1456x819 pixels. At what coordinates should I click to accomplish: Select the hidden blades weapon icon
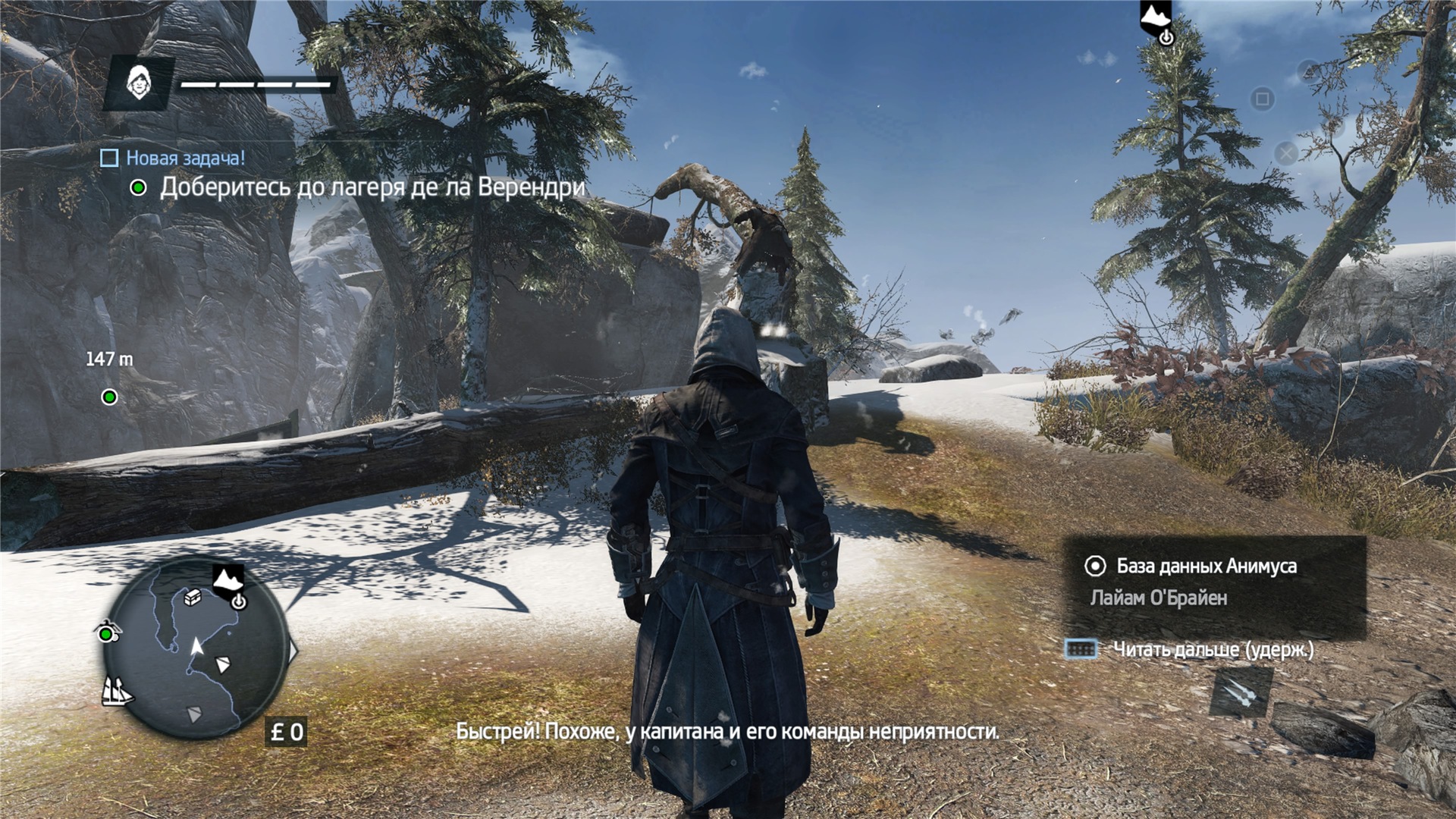point(1240,692)
